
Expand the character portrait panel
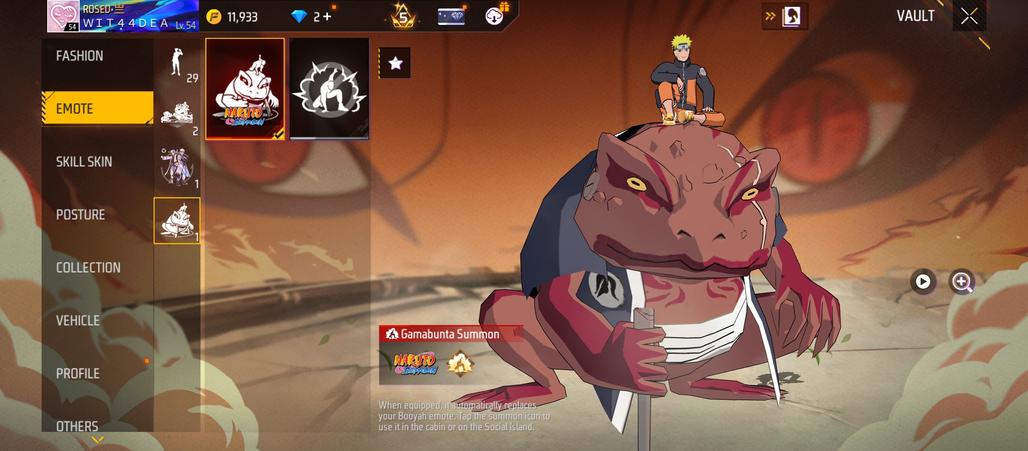[x=785, y=16]
